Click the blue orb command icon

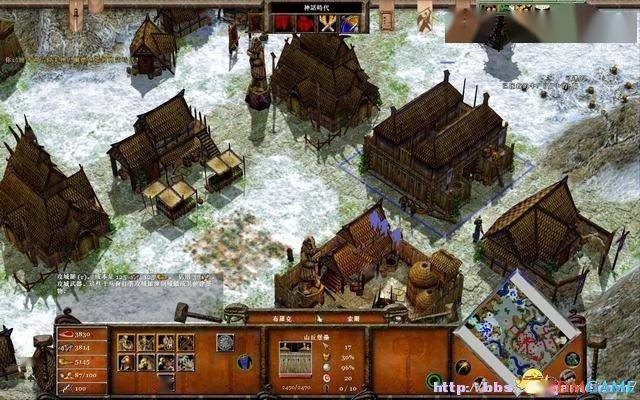pyautogui.click(x=245, y=360)
